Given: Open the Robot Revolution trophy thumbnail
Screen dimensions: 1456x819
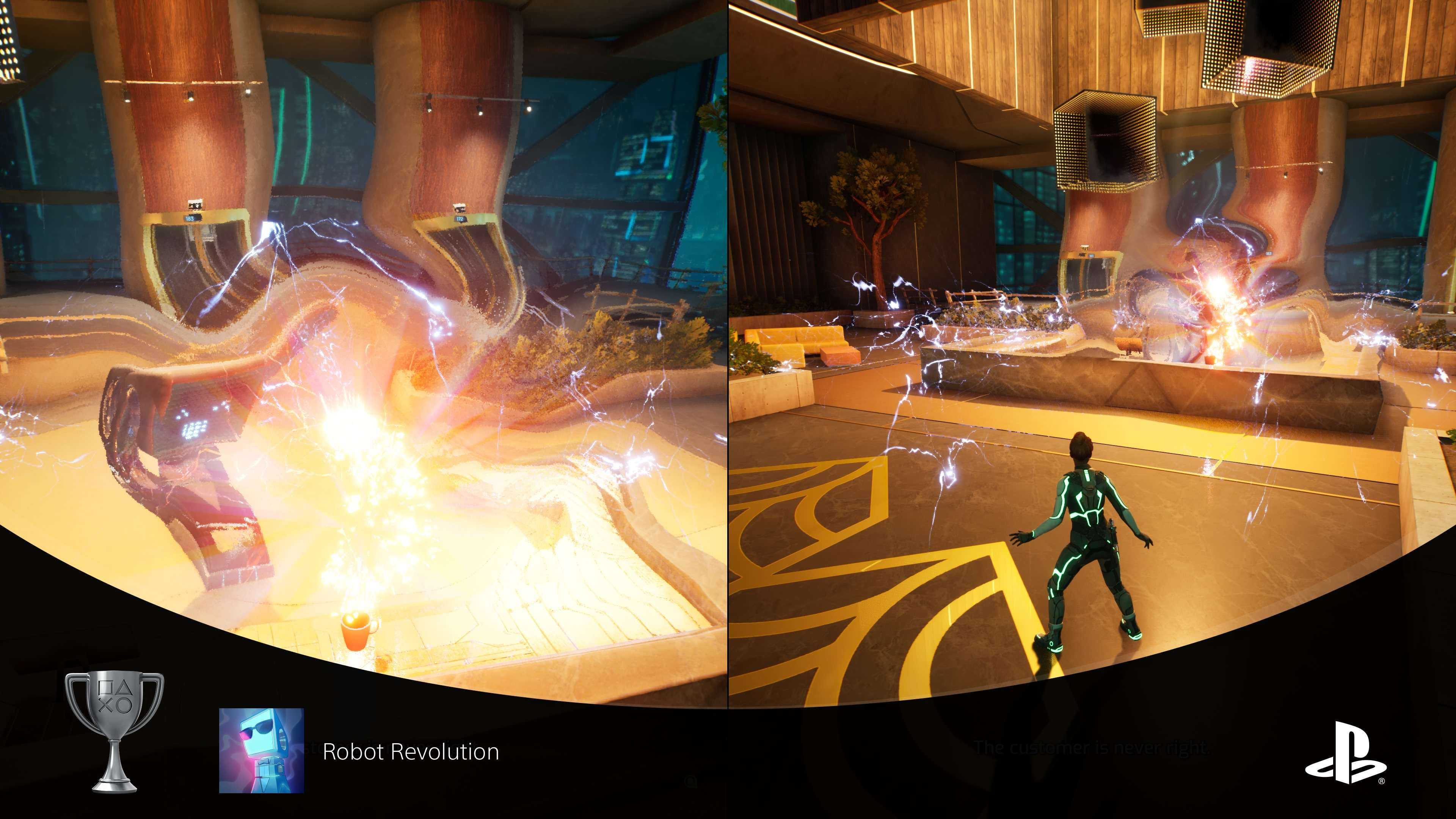Looking at the screenshot, I should (261, 750).
